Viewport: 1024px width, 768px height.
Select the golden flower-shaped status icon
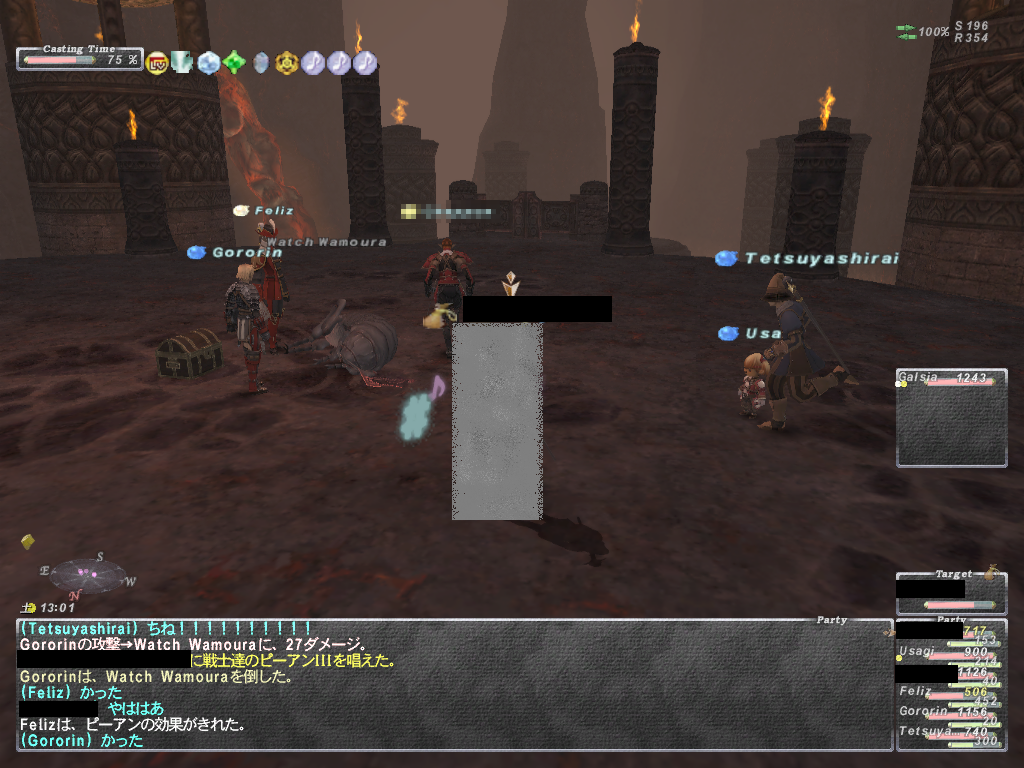pos(287,63)
